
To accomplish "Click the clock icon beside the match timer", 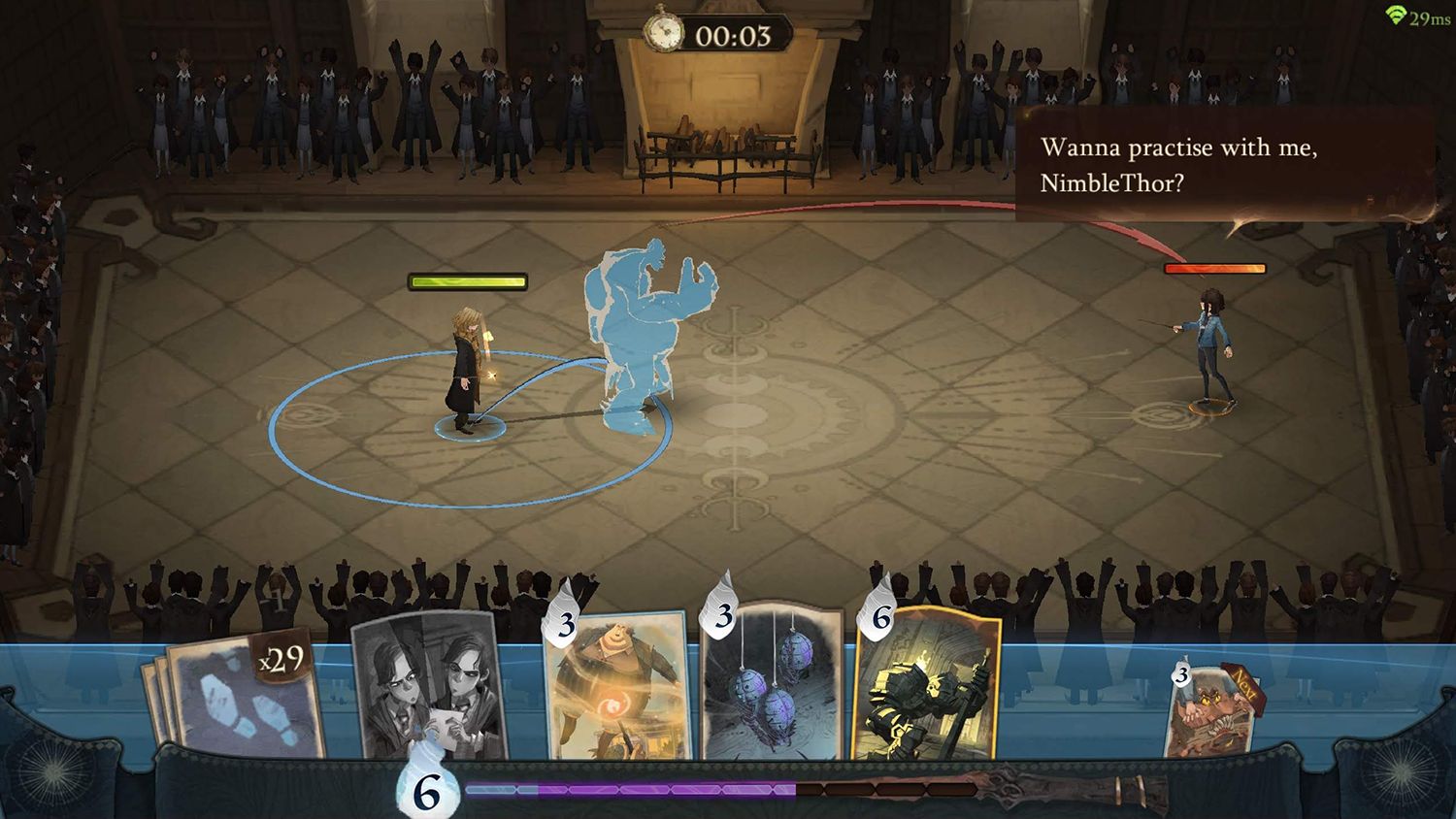I will tap(664, 32).
